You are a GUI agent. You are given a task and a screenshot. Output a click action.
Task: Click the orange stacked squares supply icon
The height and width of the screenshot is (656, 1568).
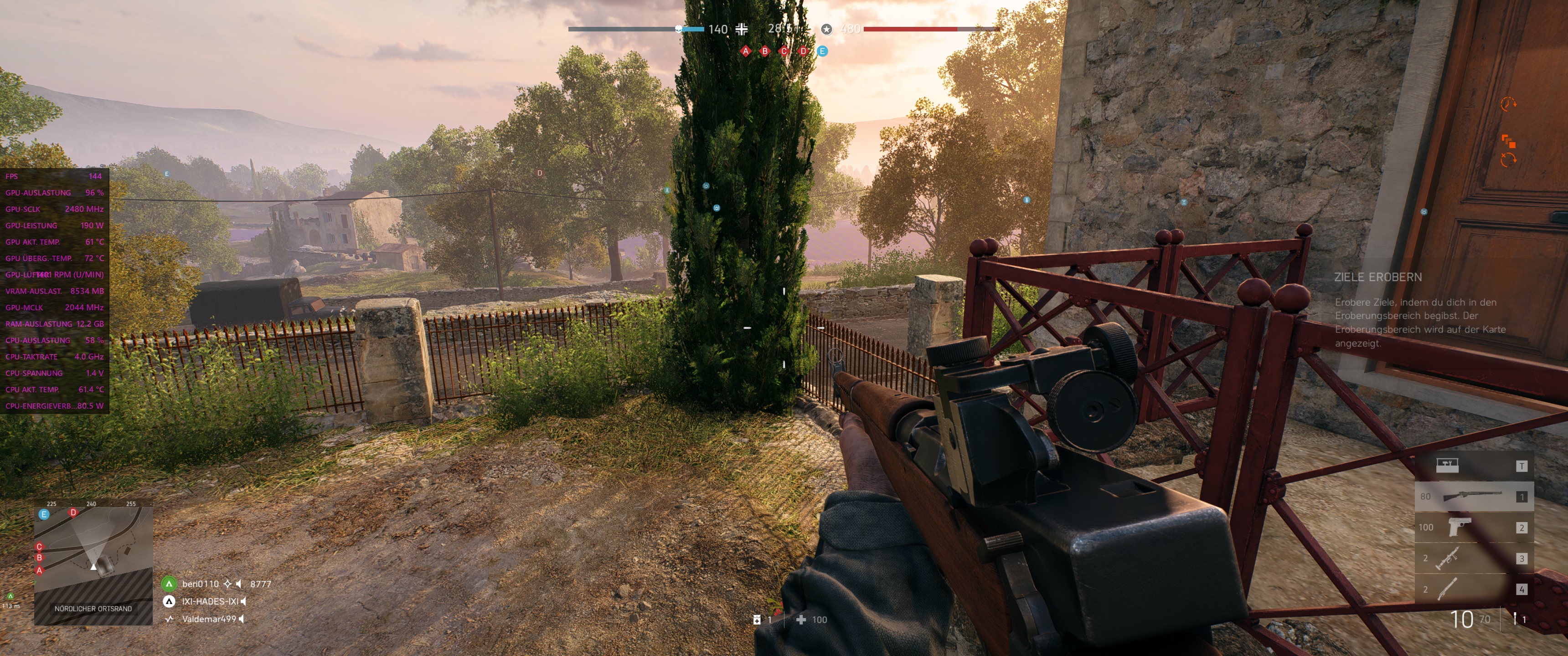click(x=1509, y=142)
